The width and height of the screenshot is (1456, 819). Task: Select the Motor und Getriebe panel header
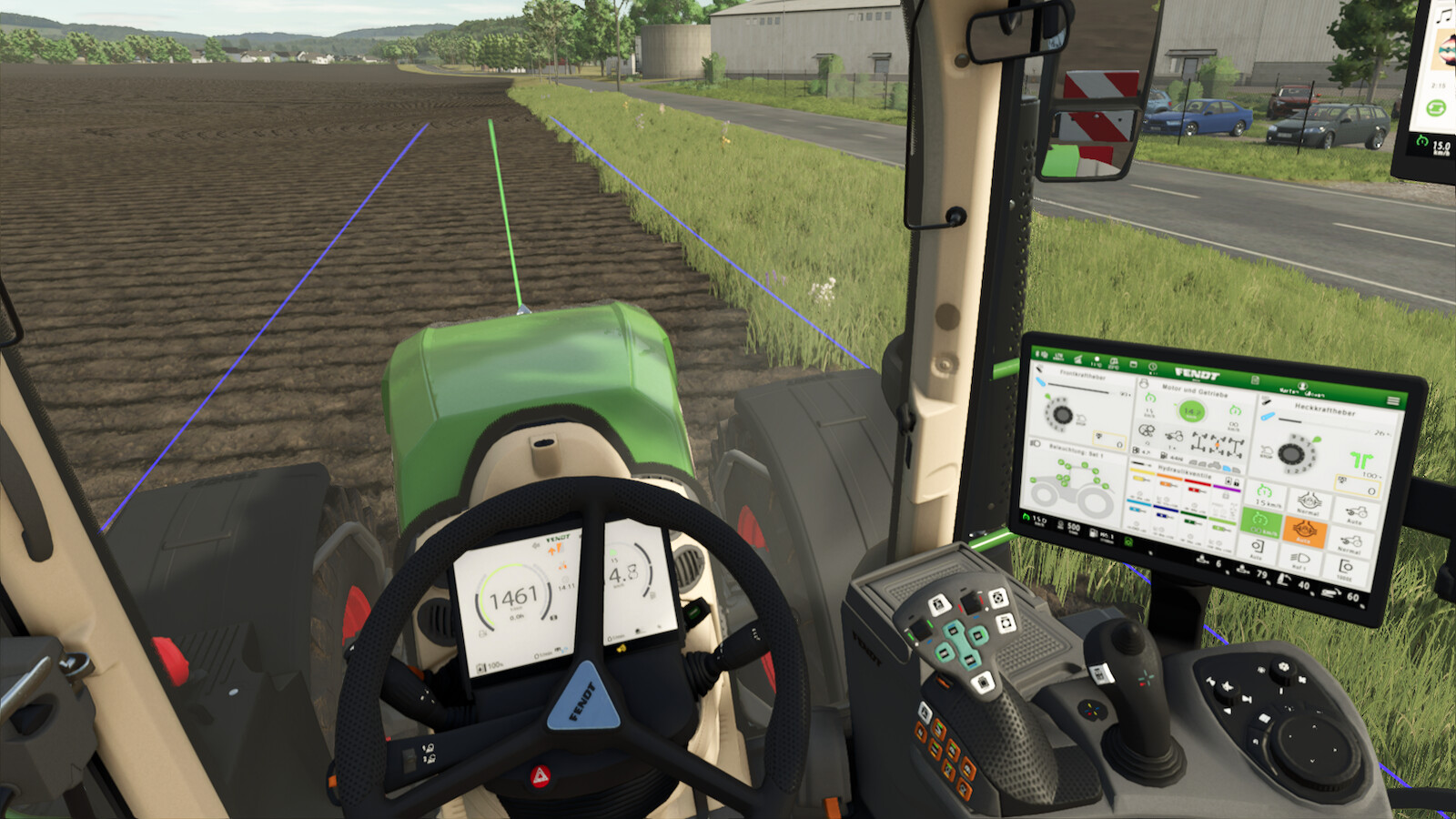pos(1195,391)
